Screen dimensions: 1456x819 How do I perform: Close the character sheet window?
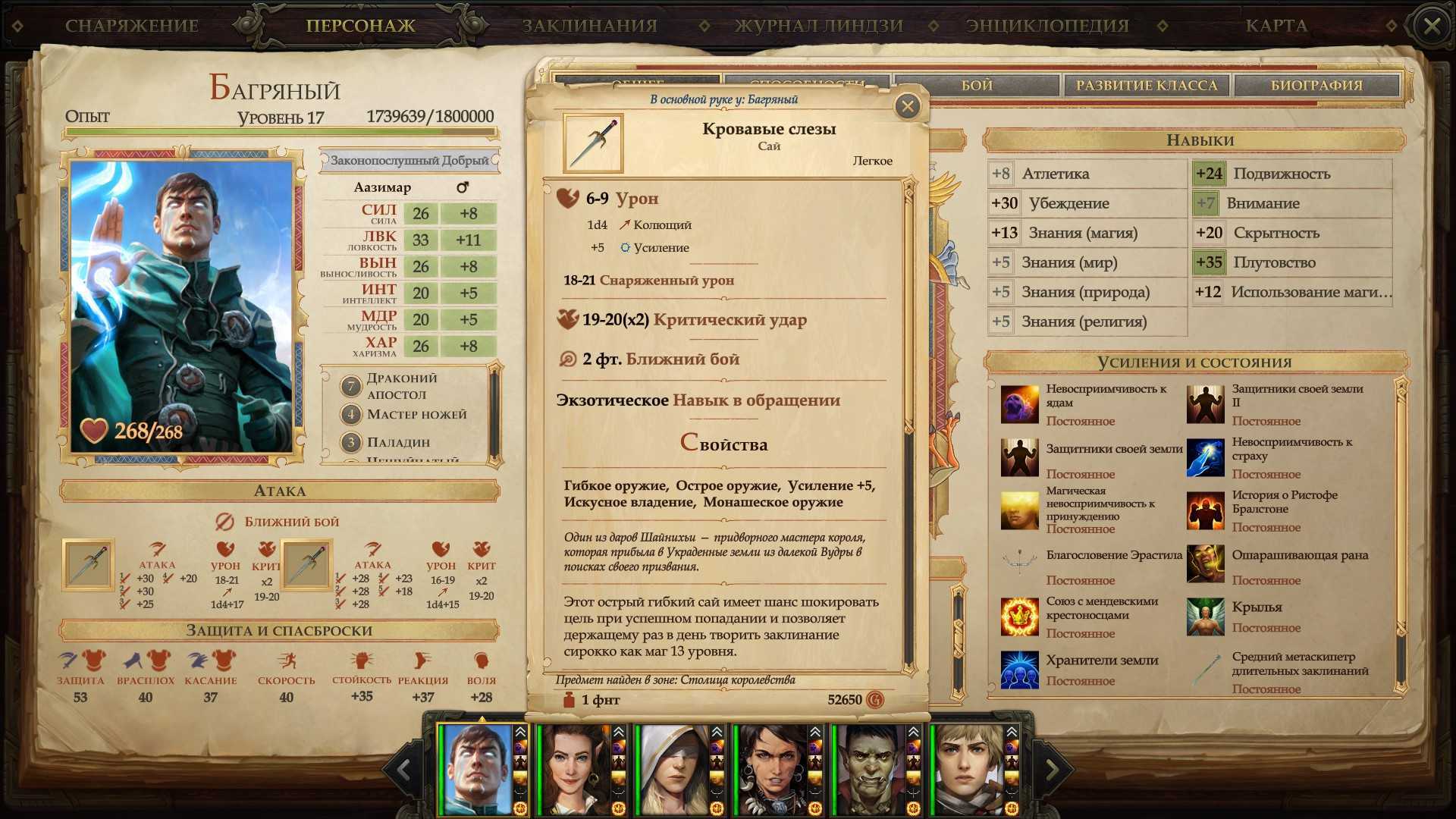pyautogui.click(x=1431, y=27)
